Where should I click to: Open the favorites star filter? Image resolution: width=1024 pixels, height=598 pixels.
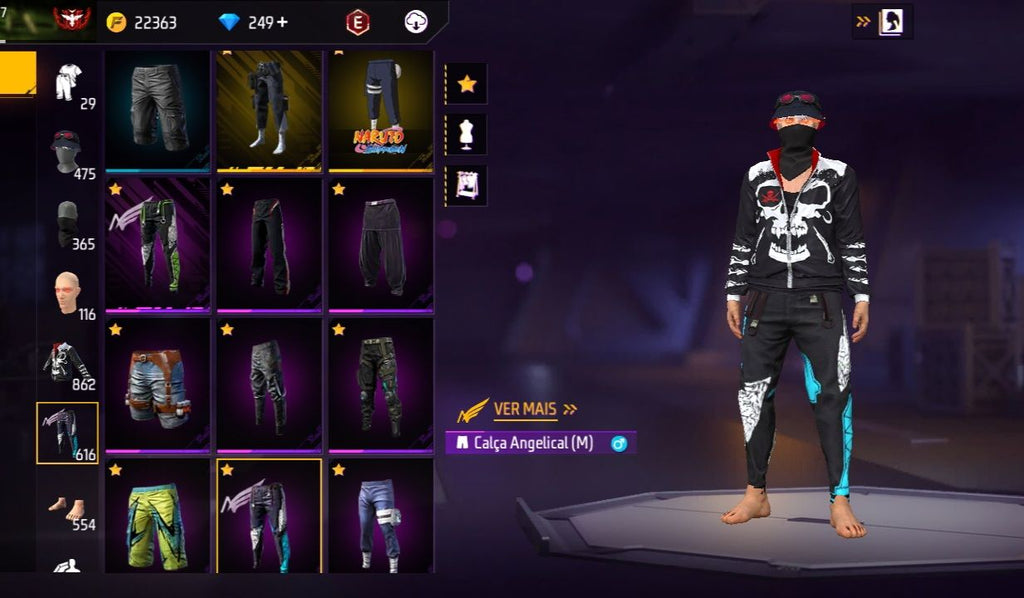click(467, 84)
